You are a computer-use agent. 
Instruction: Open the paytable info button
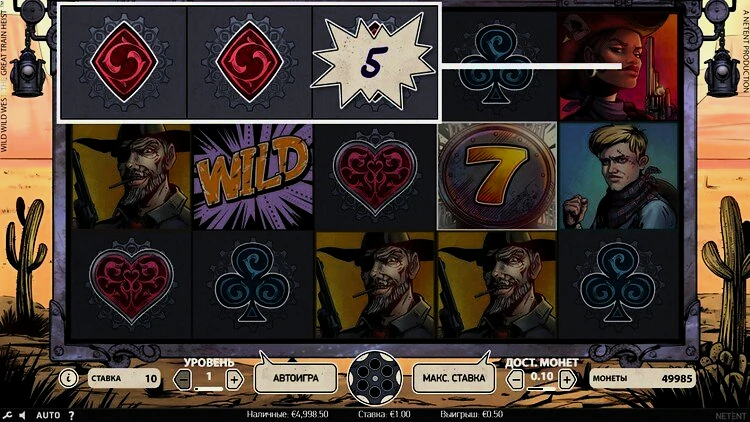click(x=68, y=379)
